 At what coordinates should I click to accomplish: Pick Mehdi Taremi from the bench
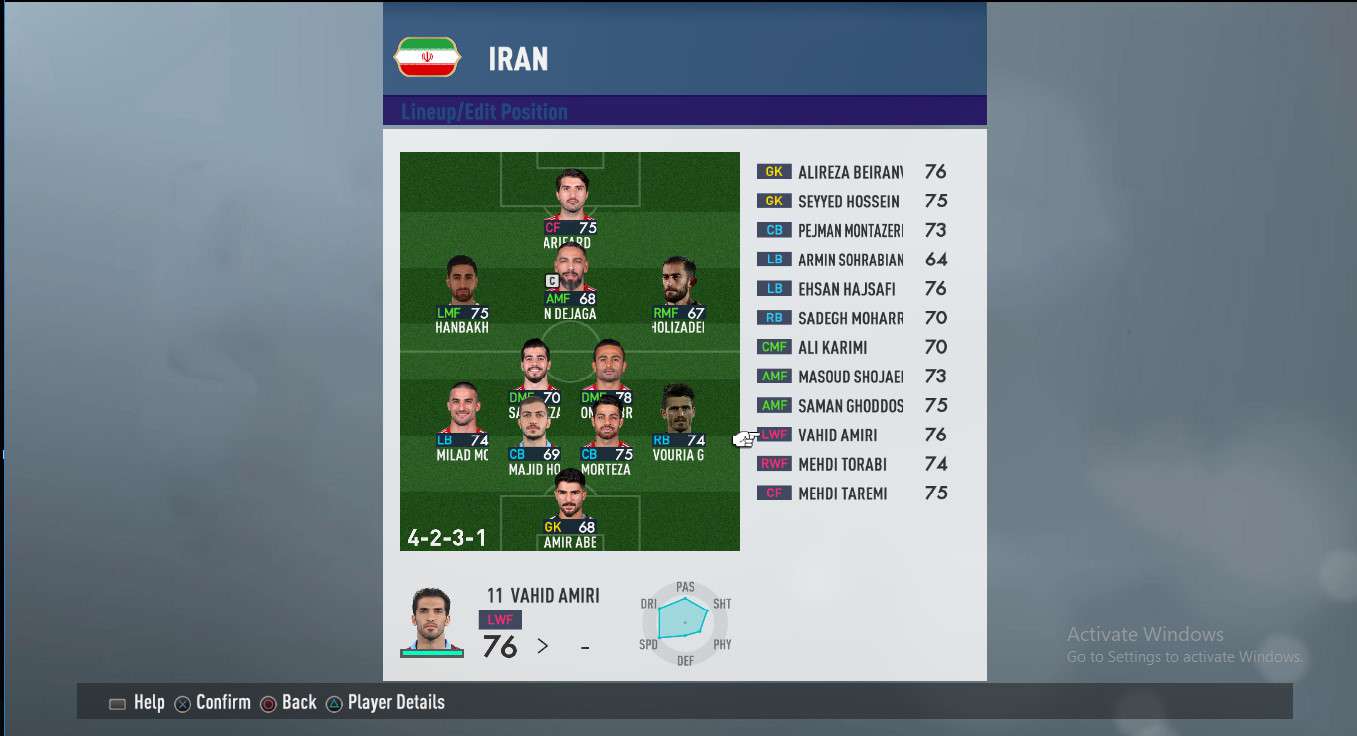(x=849, y=493)
